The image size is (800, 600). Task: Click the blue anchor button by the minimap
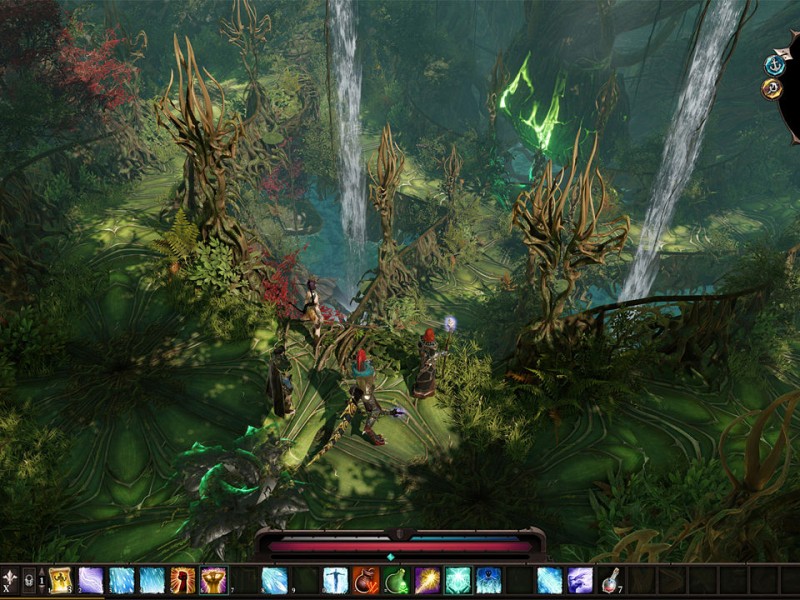click(x=772, y=64)
